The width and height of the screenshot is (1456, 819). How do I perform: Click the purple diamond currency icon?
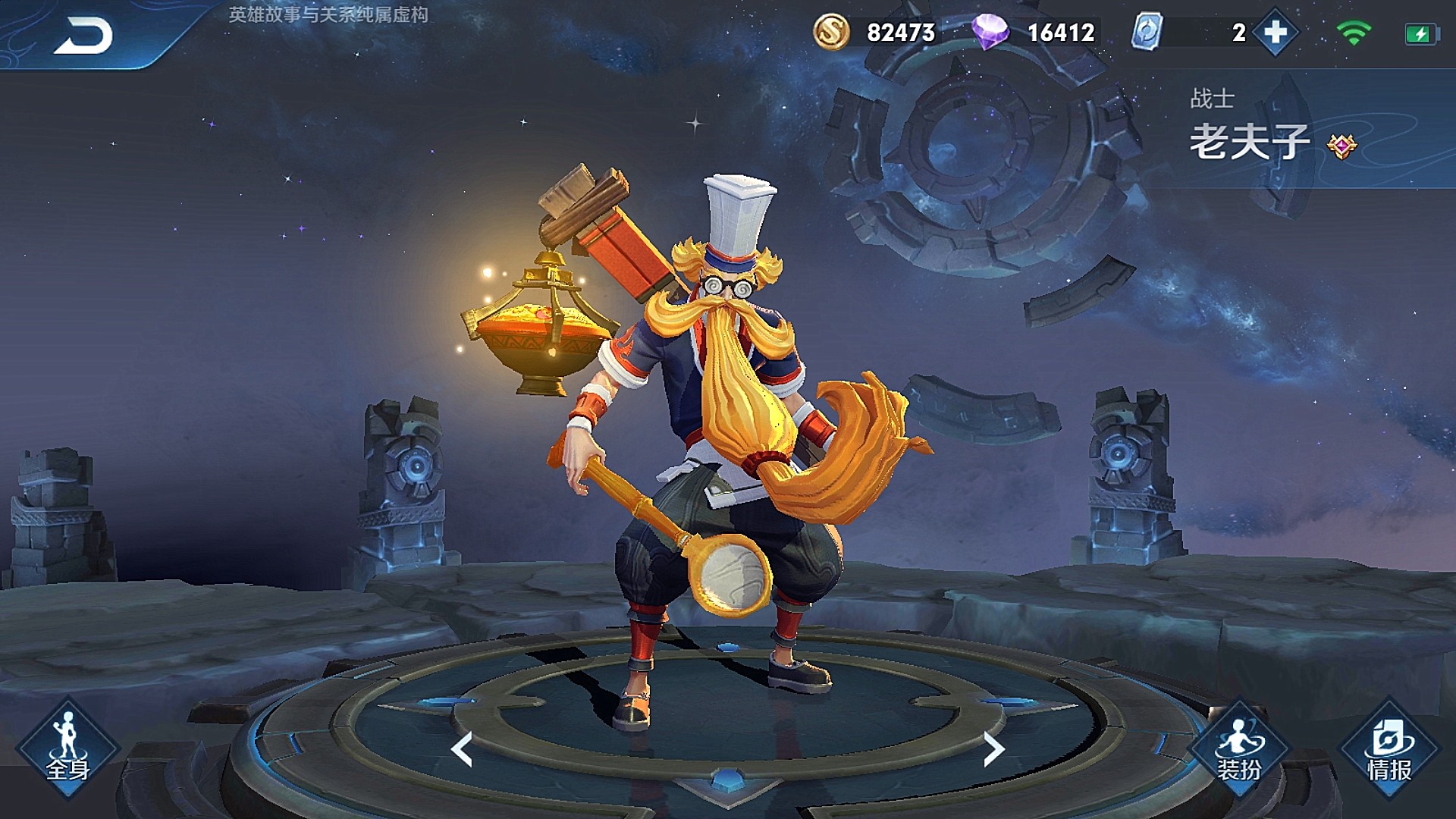click(990, 33)
